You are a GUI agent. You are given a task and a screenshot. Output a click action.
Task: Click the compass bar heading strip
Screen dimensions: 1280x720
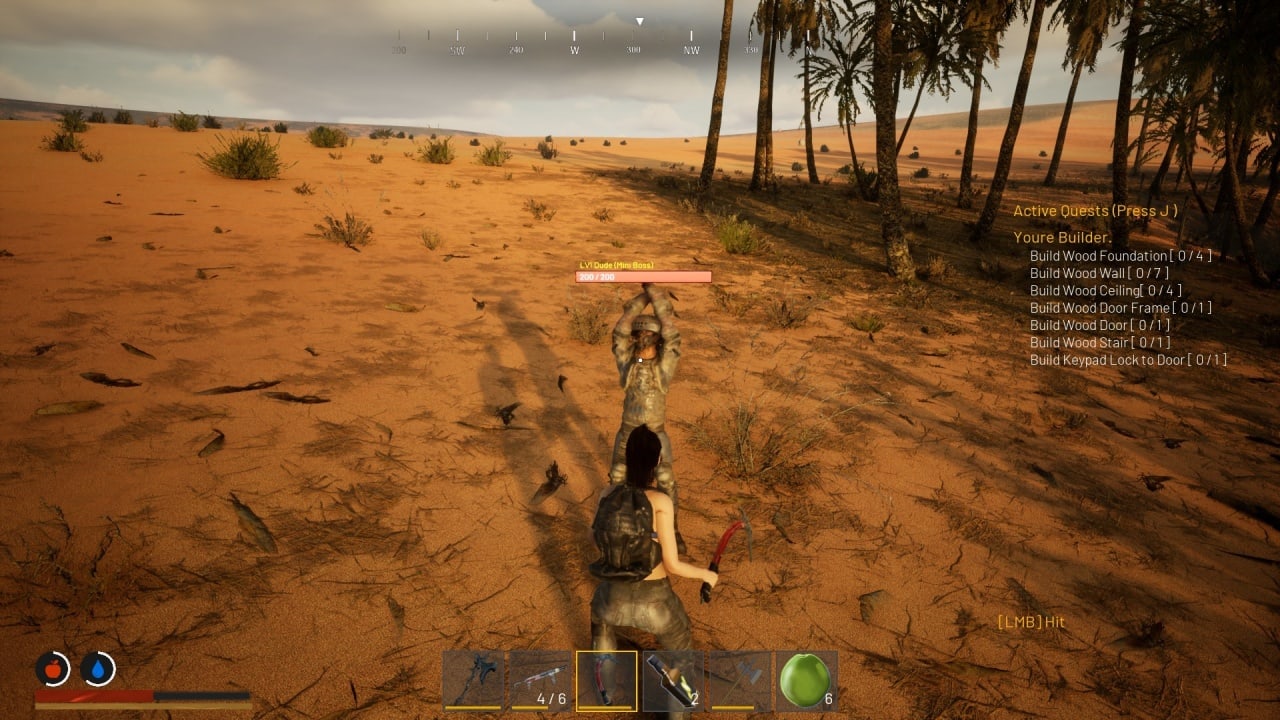(575, 40)
